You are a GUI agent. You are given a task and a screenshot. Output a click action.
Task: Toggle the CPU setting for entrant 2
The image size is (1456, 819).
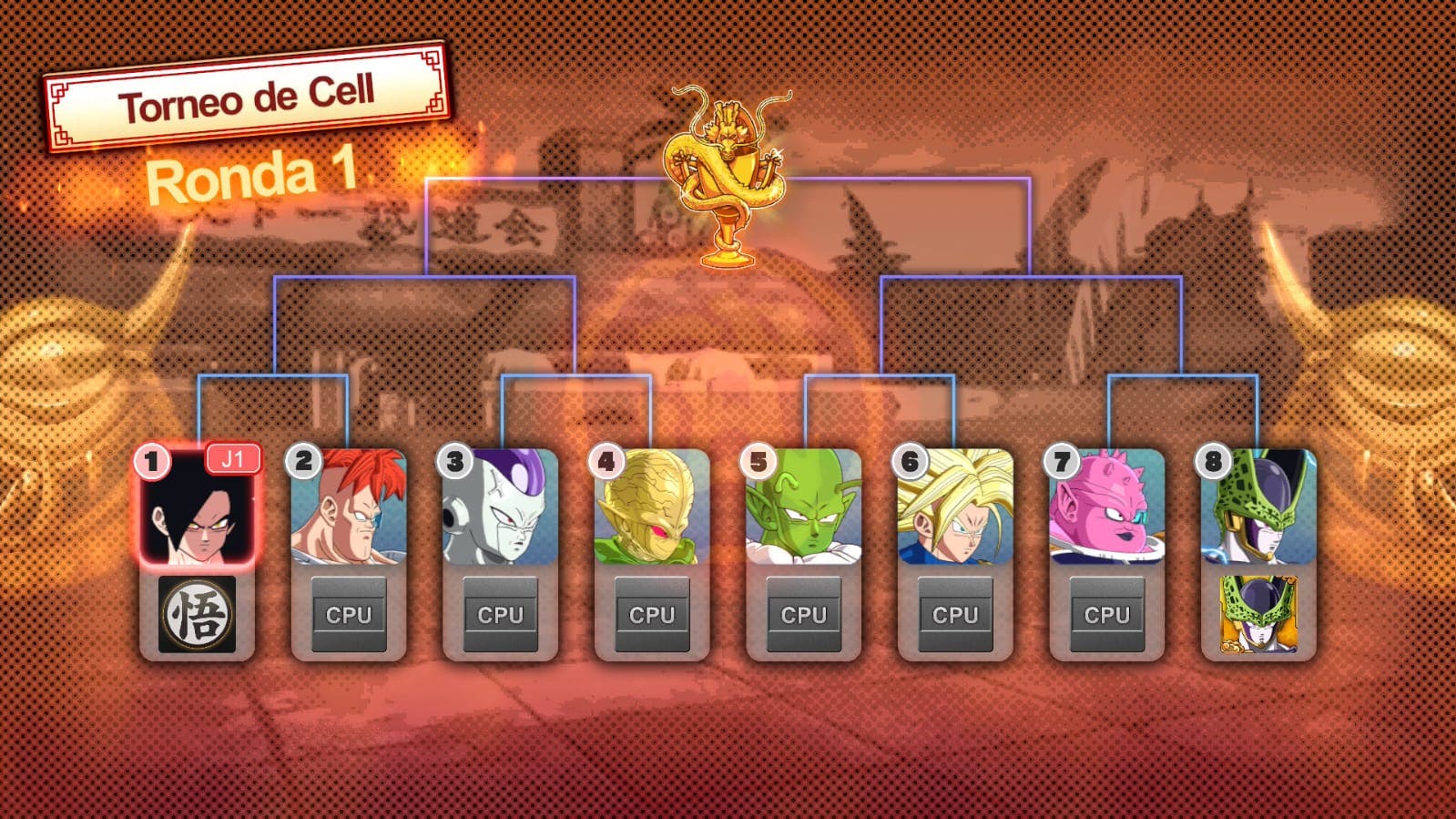click(x=347, y=614)
